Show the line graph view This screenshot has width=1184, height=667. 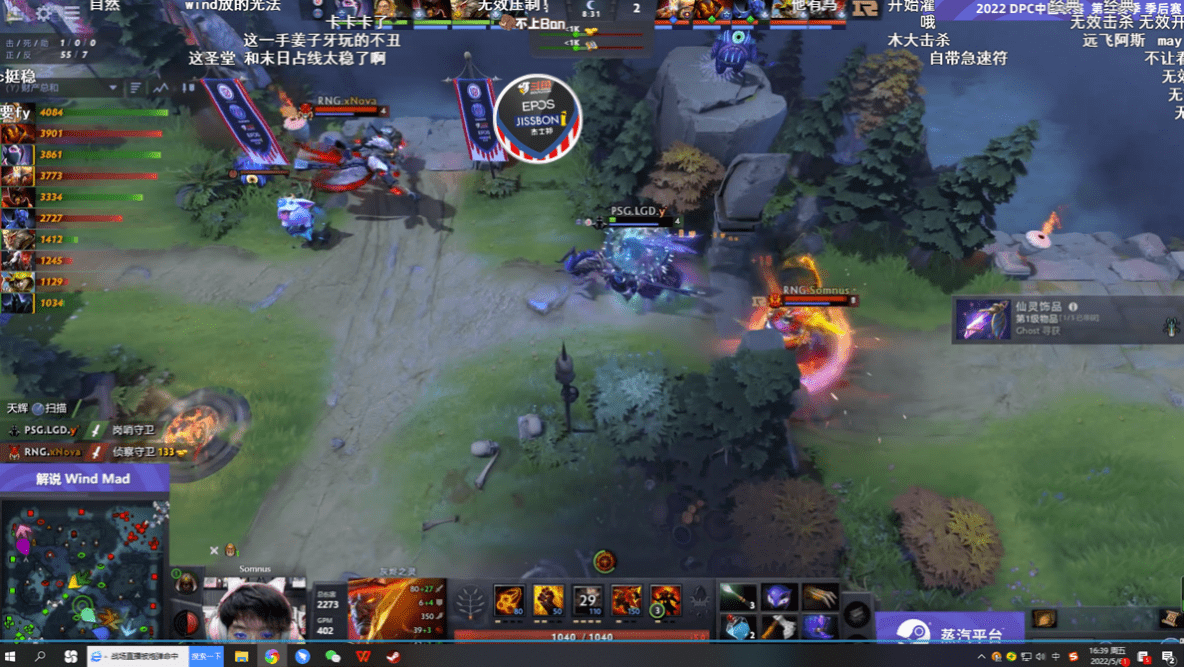click(x=160, y=88)
